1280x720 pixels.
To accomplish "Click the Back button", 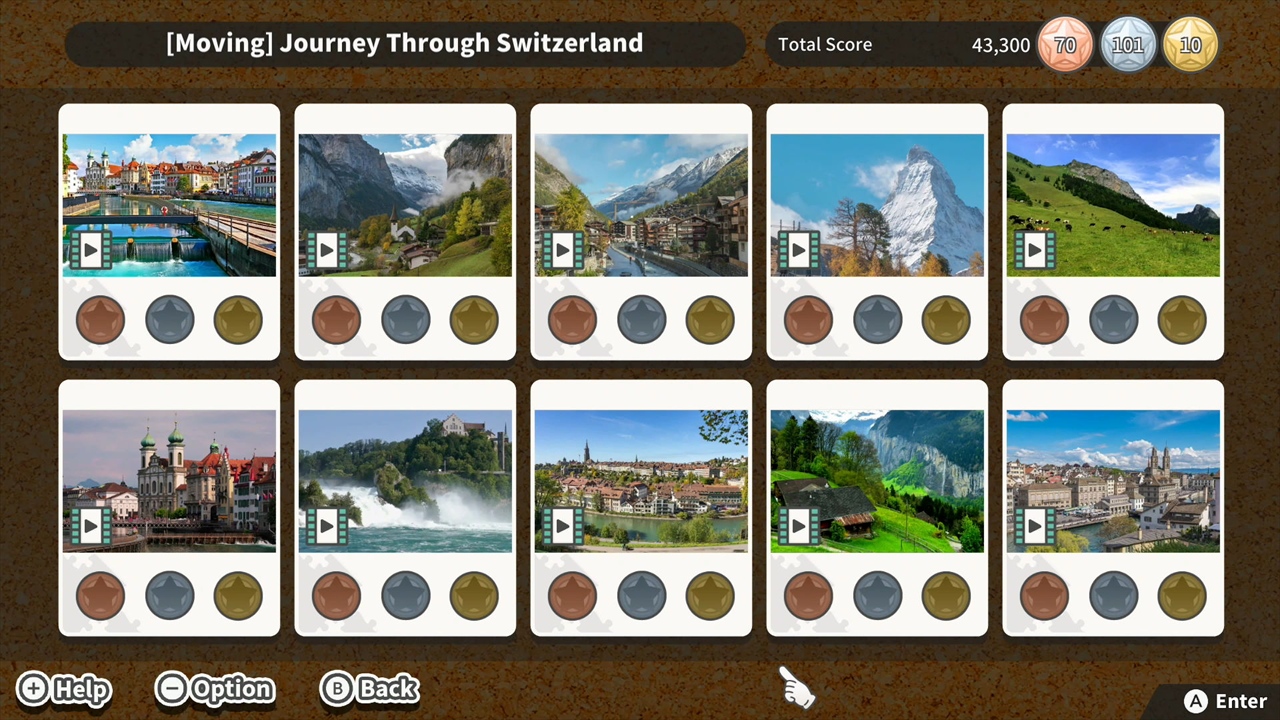I will tap(369, 688).
